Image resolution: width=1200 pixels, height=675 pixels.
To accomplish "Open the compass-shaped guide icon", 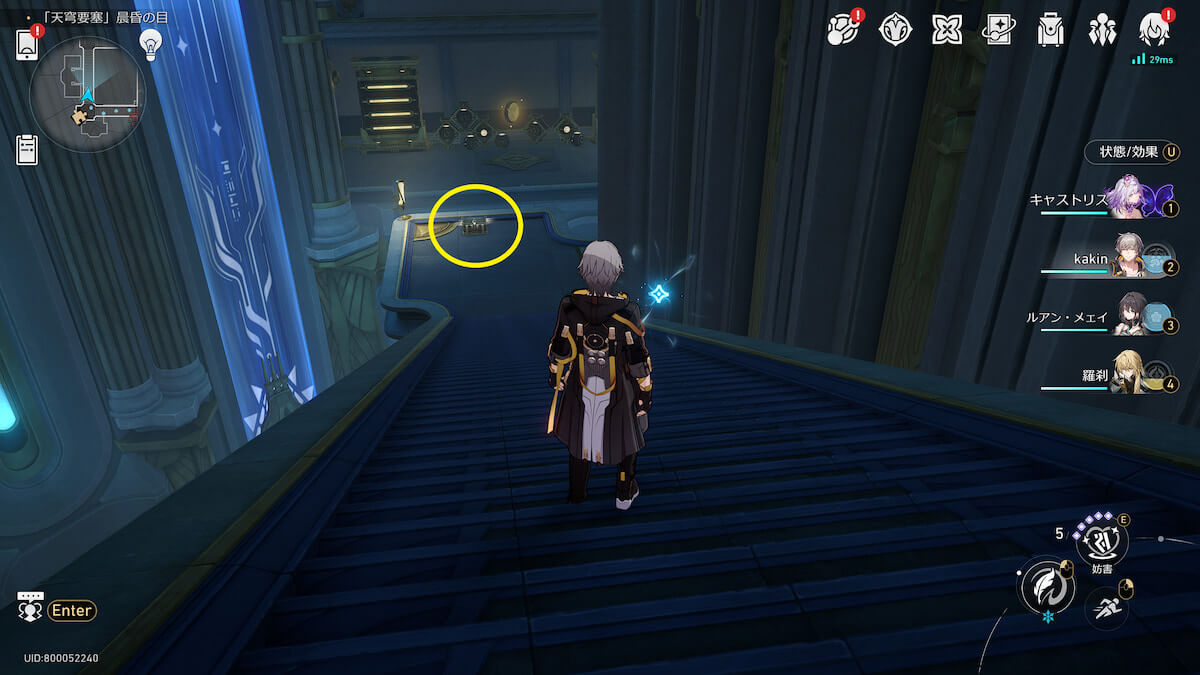I will (x=895, y=30).
